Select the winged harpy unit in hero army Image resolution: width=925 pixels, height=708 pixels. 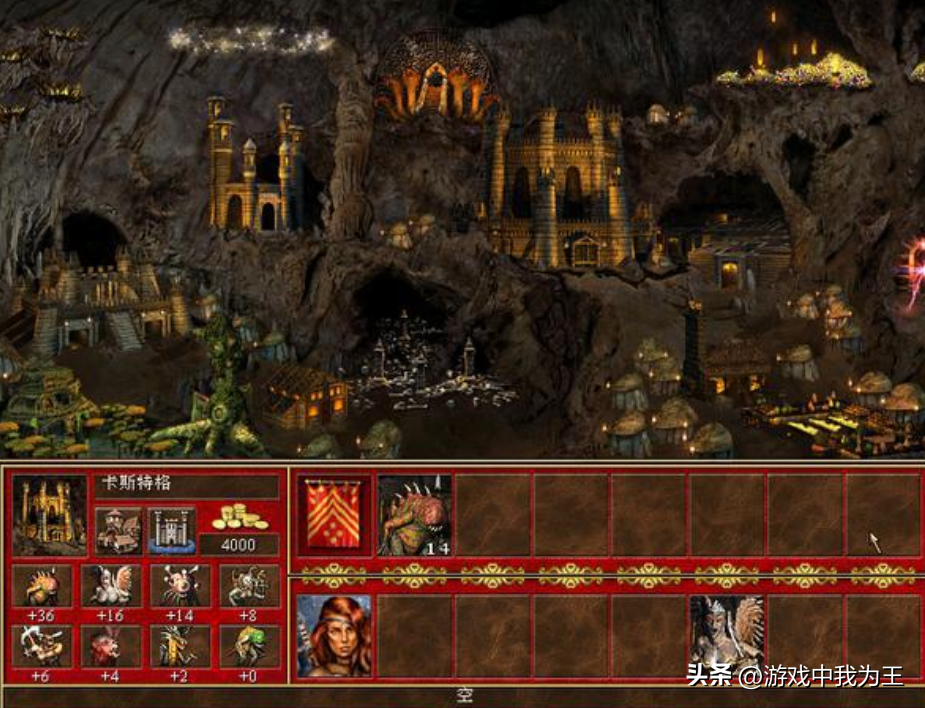(x=726, y=636)
